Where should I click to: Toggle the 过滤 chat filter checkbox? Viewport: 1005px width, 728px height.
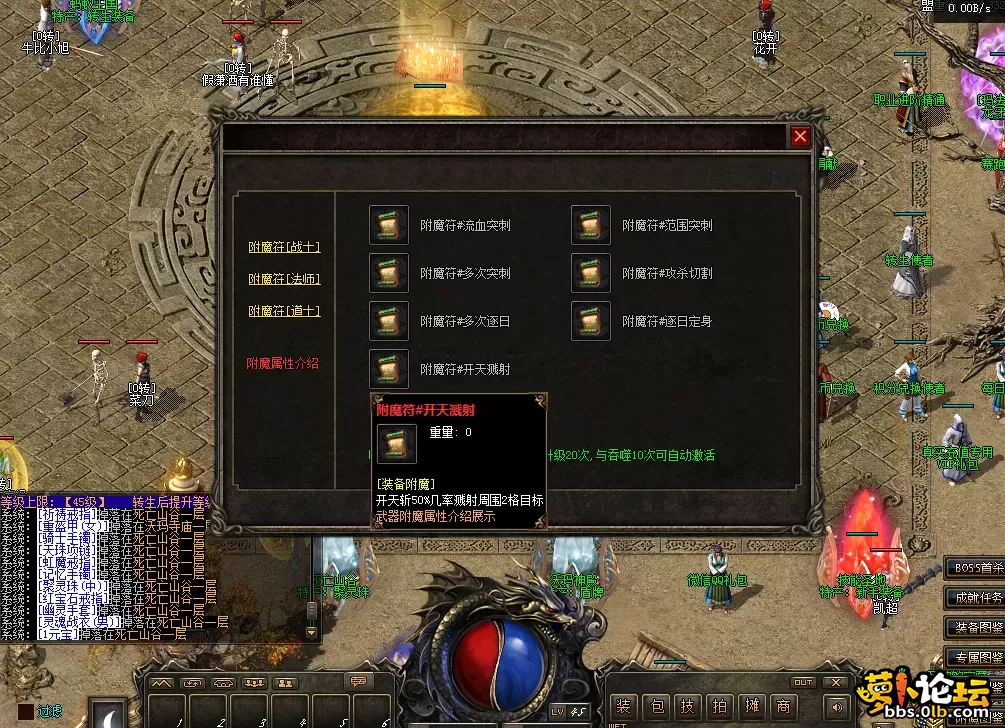click(x=25, y=712)
